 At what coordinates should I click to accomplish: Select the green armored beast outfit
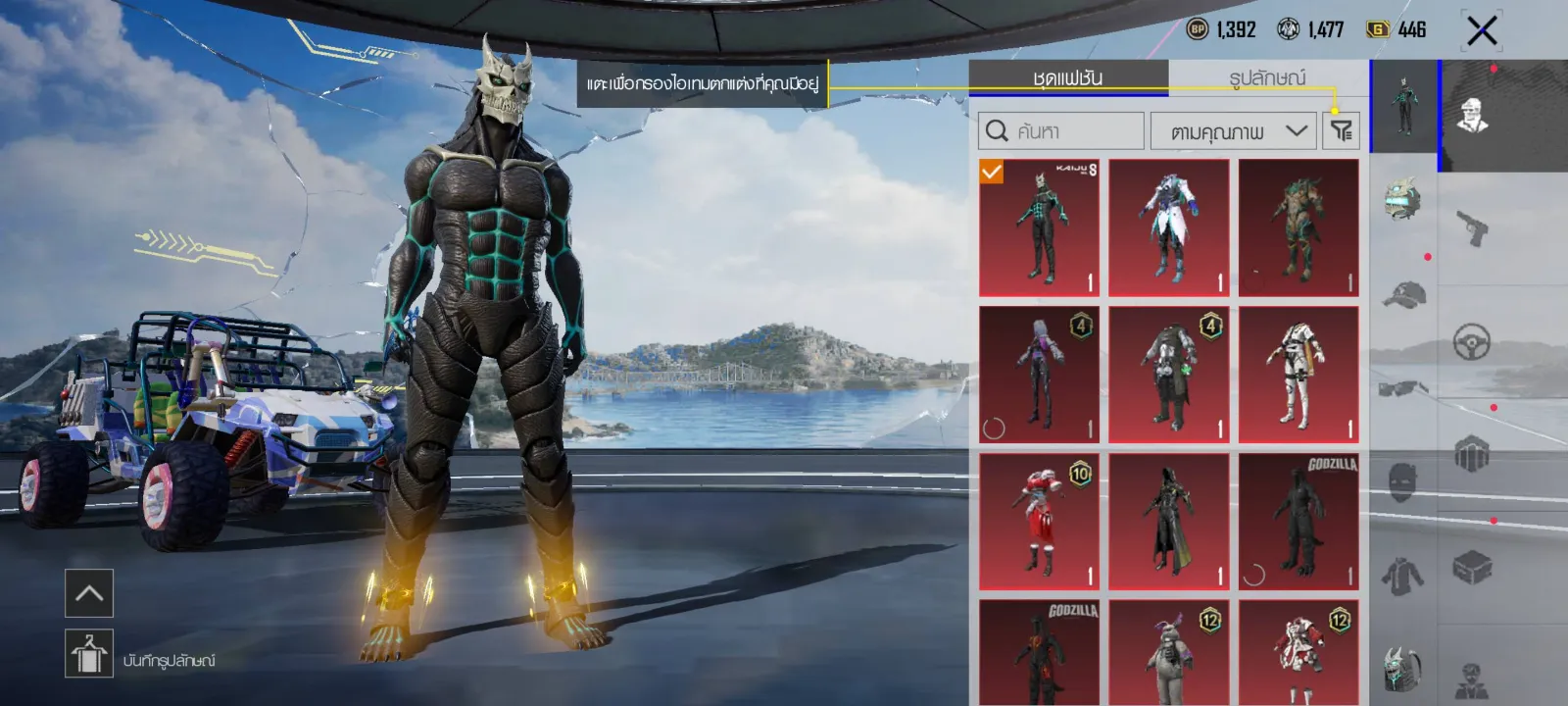pos(1298,227)
